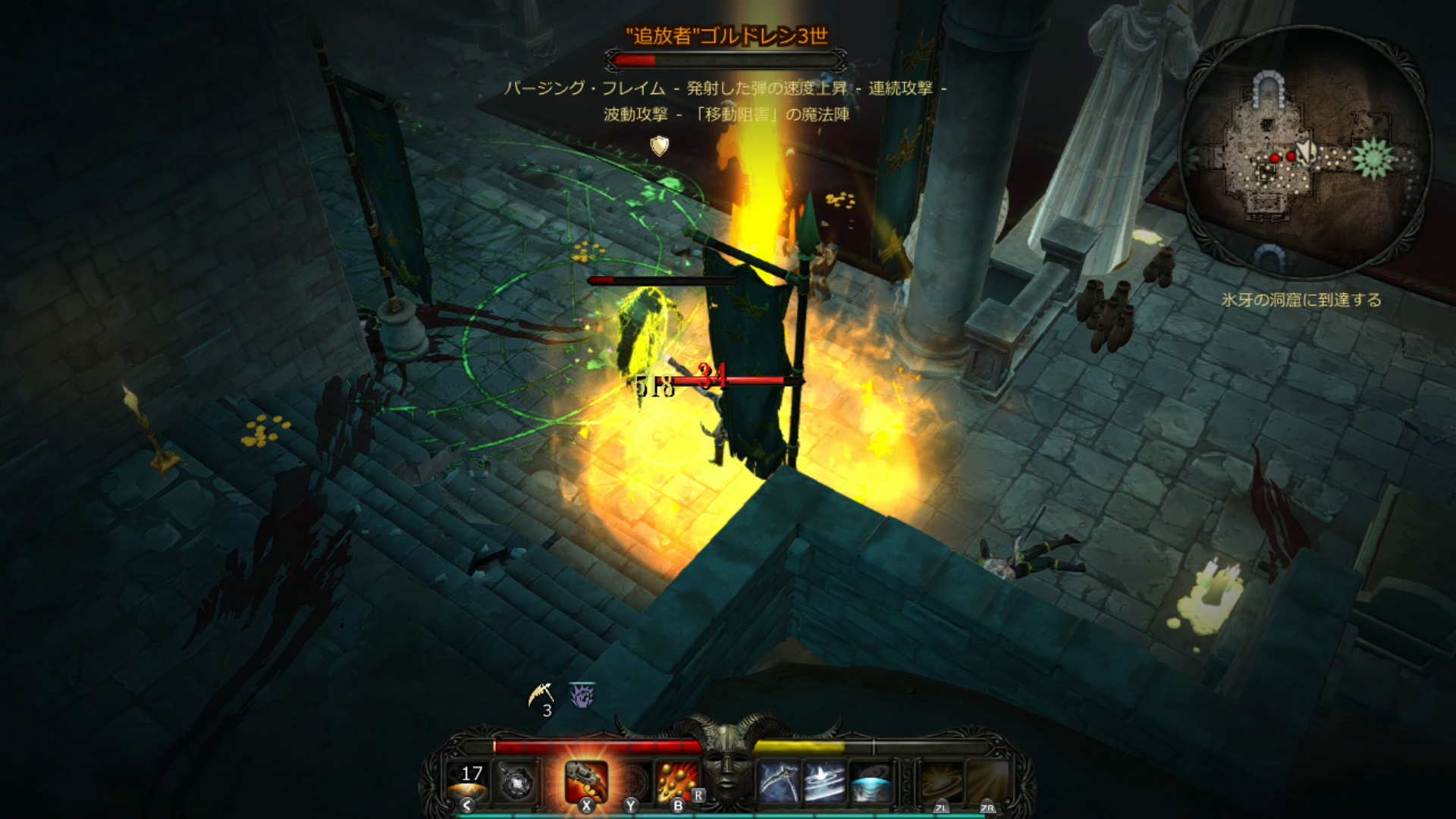Activate the white whirlwind burst skill
Image resolution: width=1456 pixels, height=819 pixels.
[824, 783]
